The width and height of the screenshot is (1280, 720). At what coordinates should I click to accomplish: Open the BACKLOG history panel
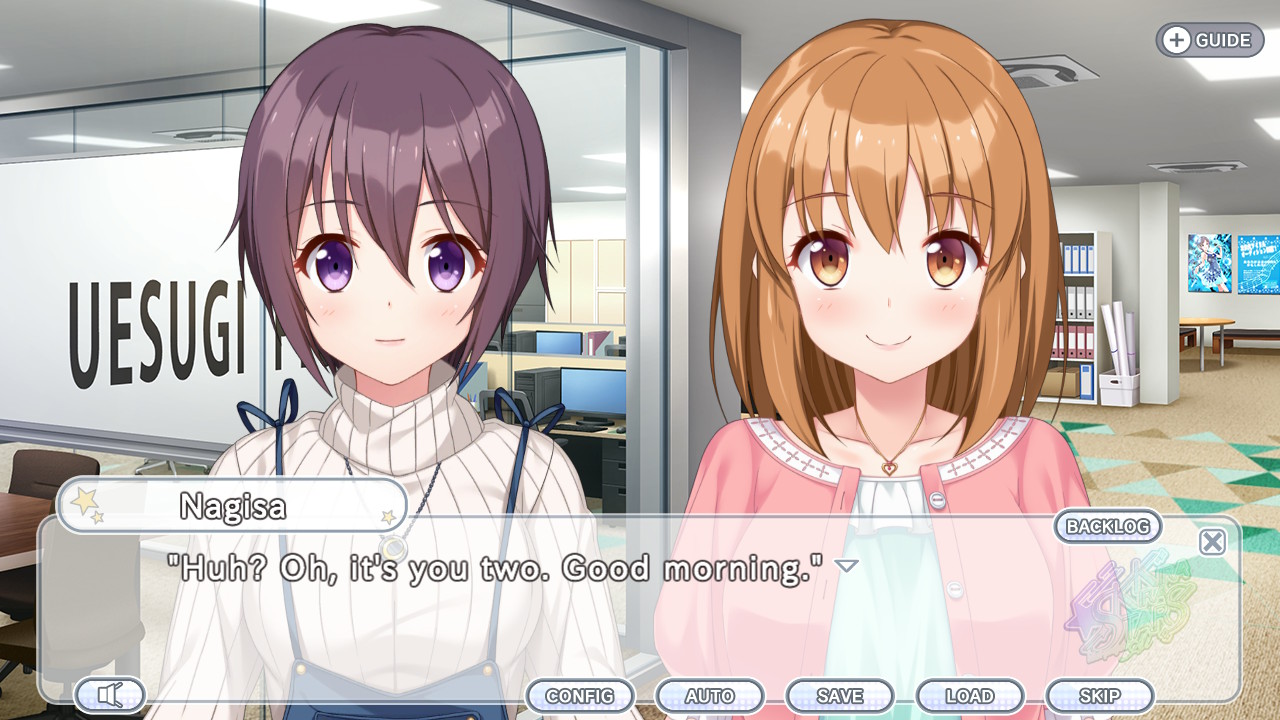click(x=1110, y=525)
